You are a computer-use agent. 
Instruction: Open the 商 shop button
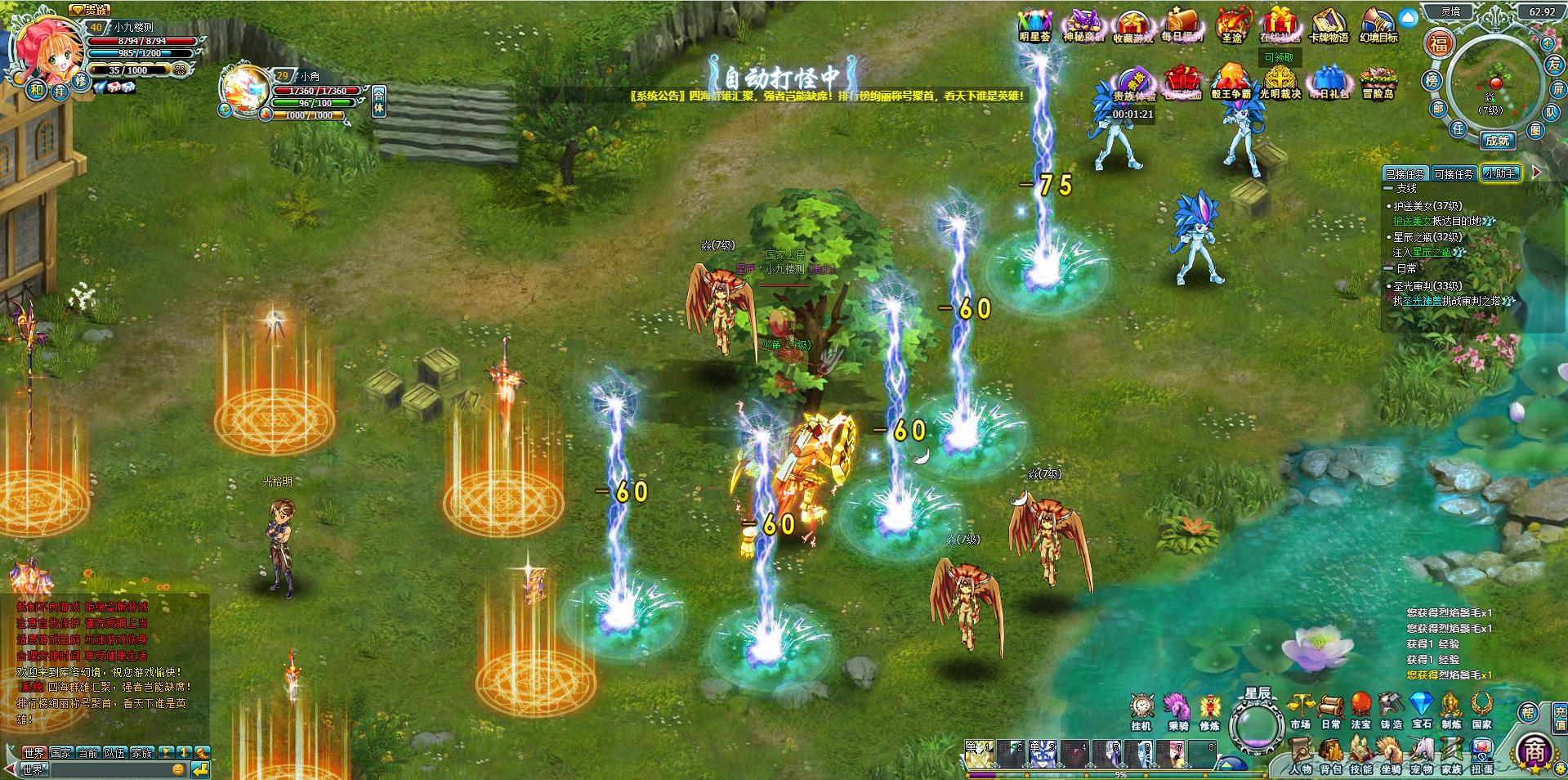[x=1534, y=751]
